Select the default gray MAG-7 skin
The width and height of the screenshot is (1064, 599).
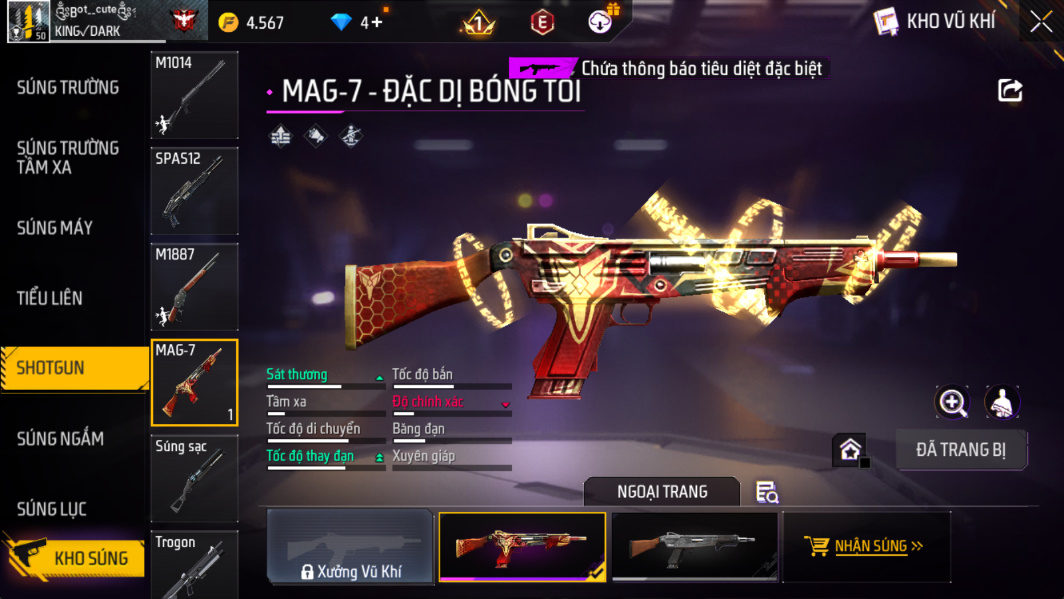tap(694, 546)
